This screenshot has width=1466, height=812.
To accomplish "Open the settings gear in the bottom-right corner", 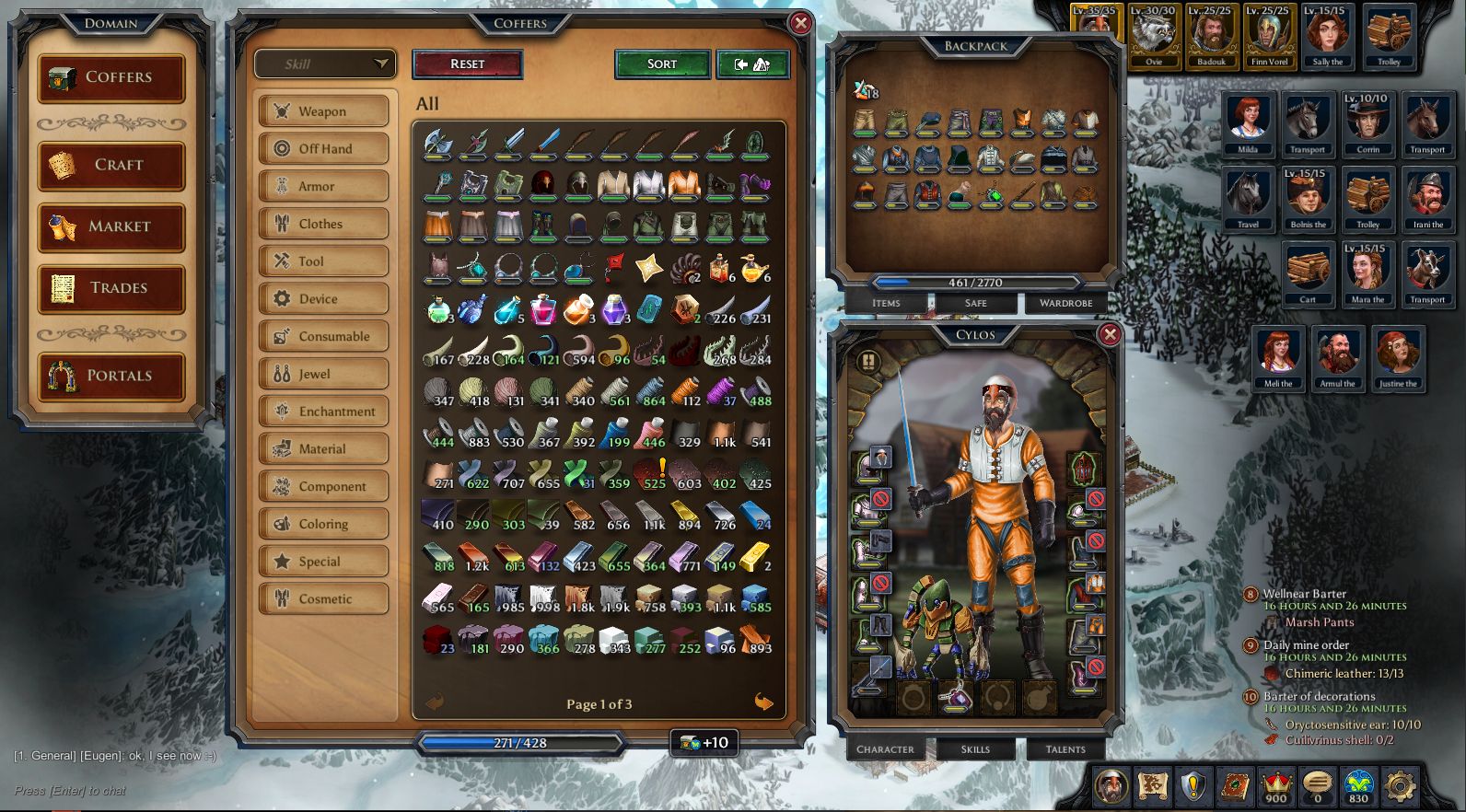I will [x=1401, y=787].
